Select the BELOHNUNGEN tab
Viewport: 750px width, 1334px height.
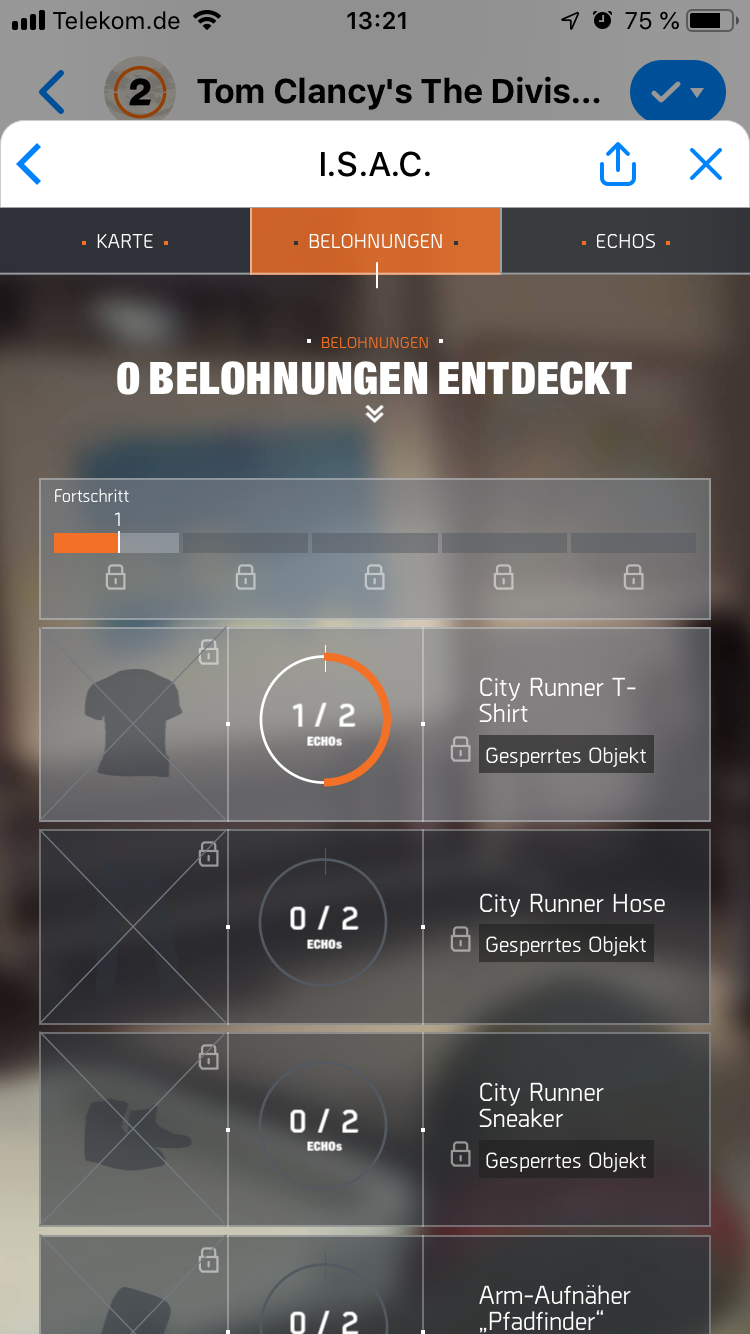(375, 241)
